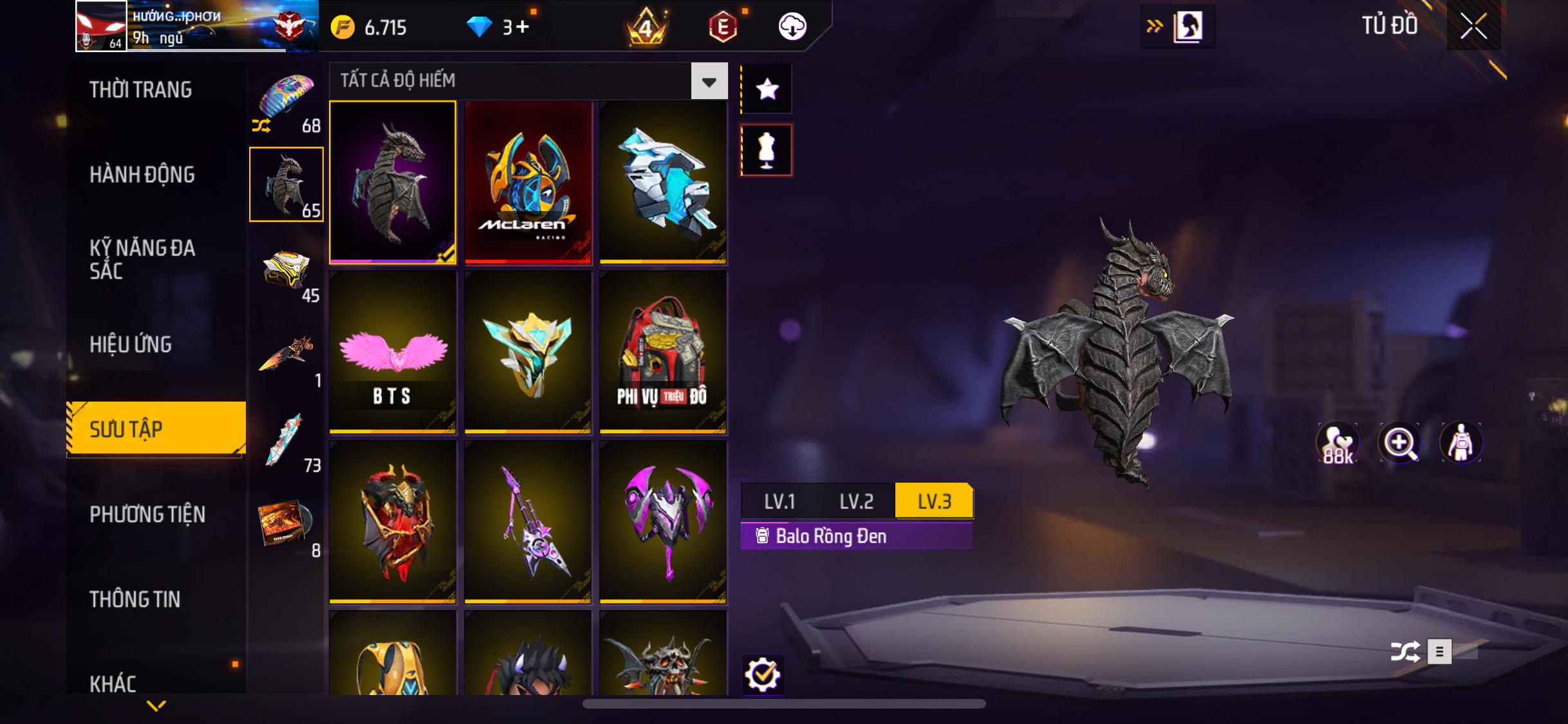Expand the Tất Cả Độ Hiếm dropdown
This screenshot has width=1568, height=724.
[709, 81]
